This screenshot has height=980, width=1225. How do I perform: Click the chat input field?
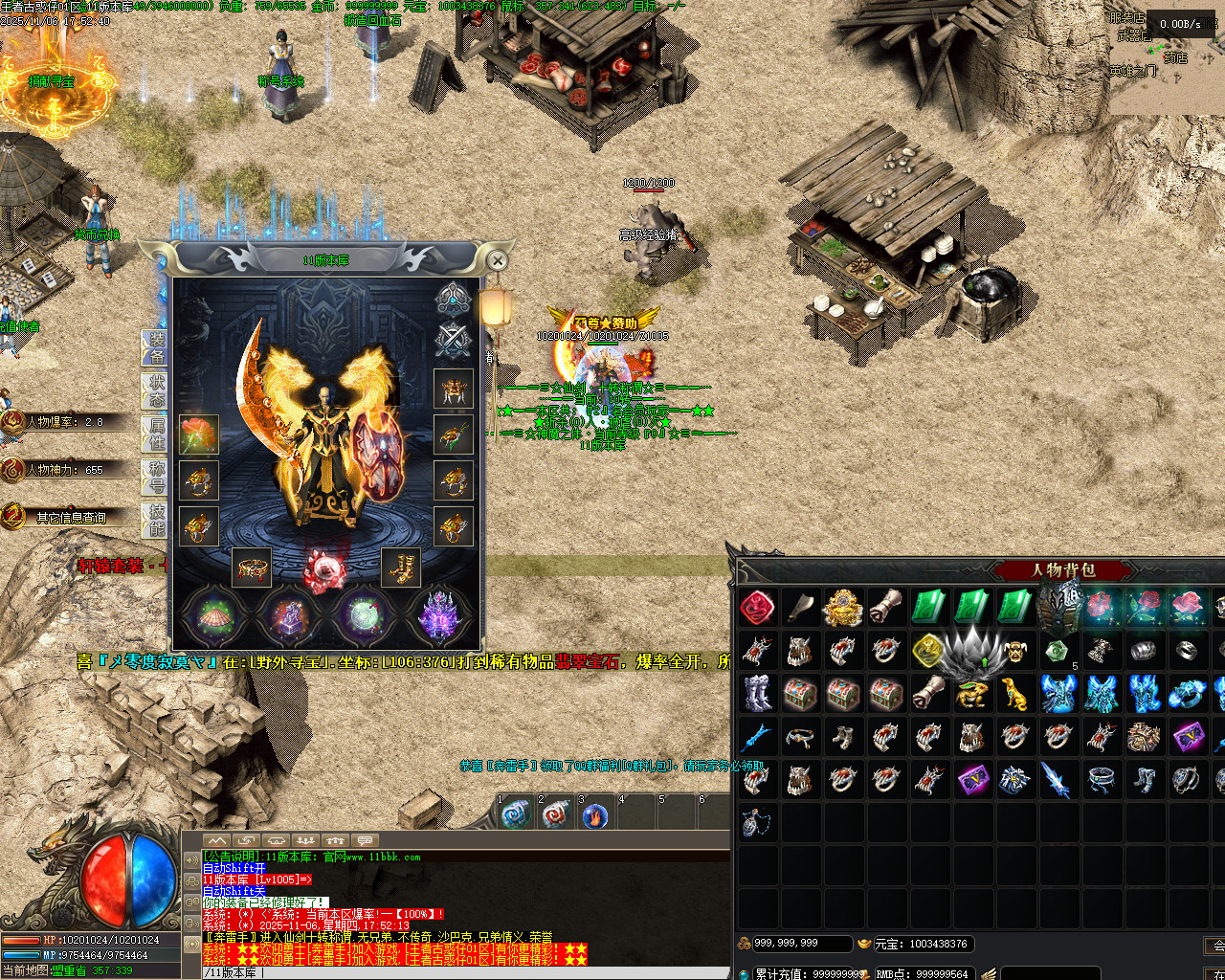pyautogui.click(x=459, y=972)
